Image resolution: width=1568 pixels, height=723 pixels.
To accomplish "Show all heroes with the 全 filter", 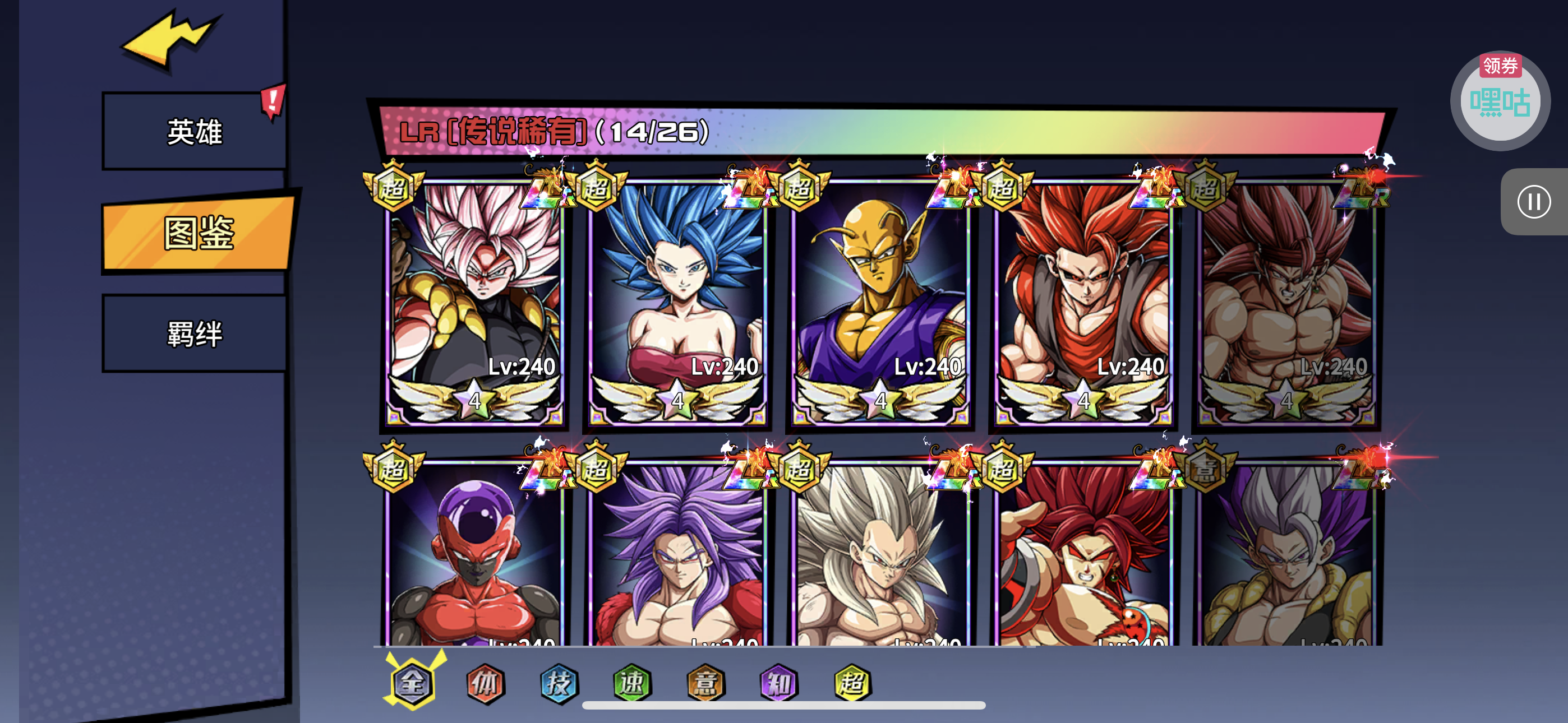I will (x=413, y=683).
